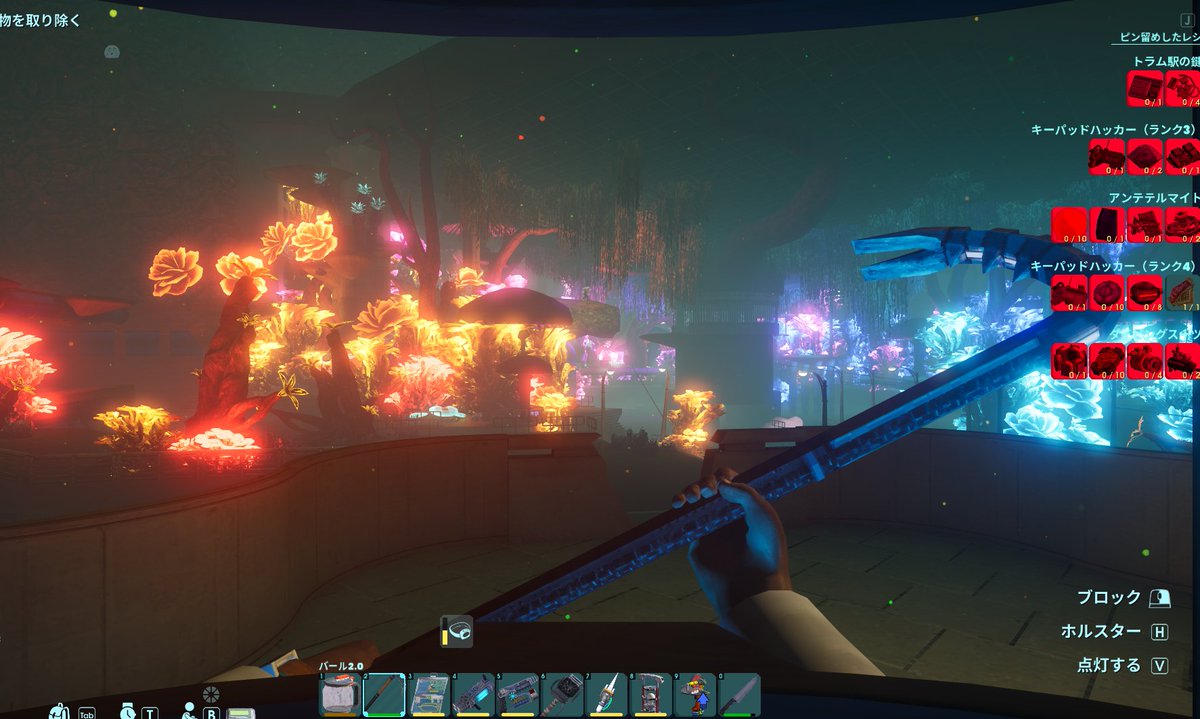Select the キーパッドハッカー（ランク3） pinned recipe
This screenshot has height=719, width=1200.
(x=1114, y=130)
